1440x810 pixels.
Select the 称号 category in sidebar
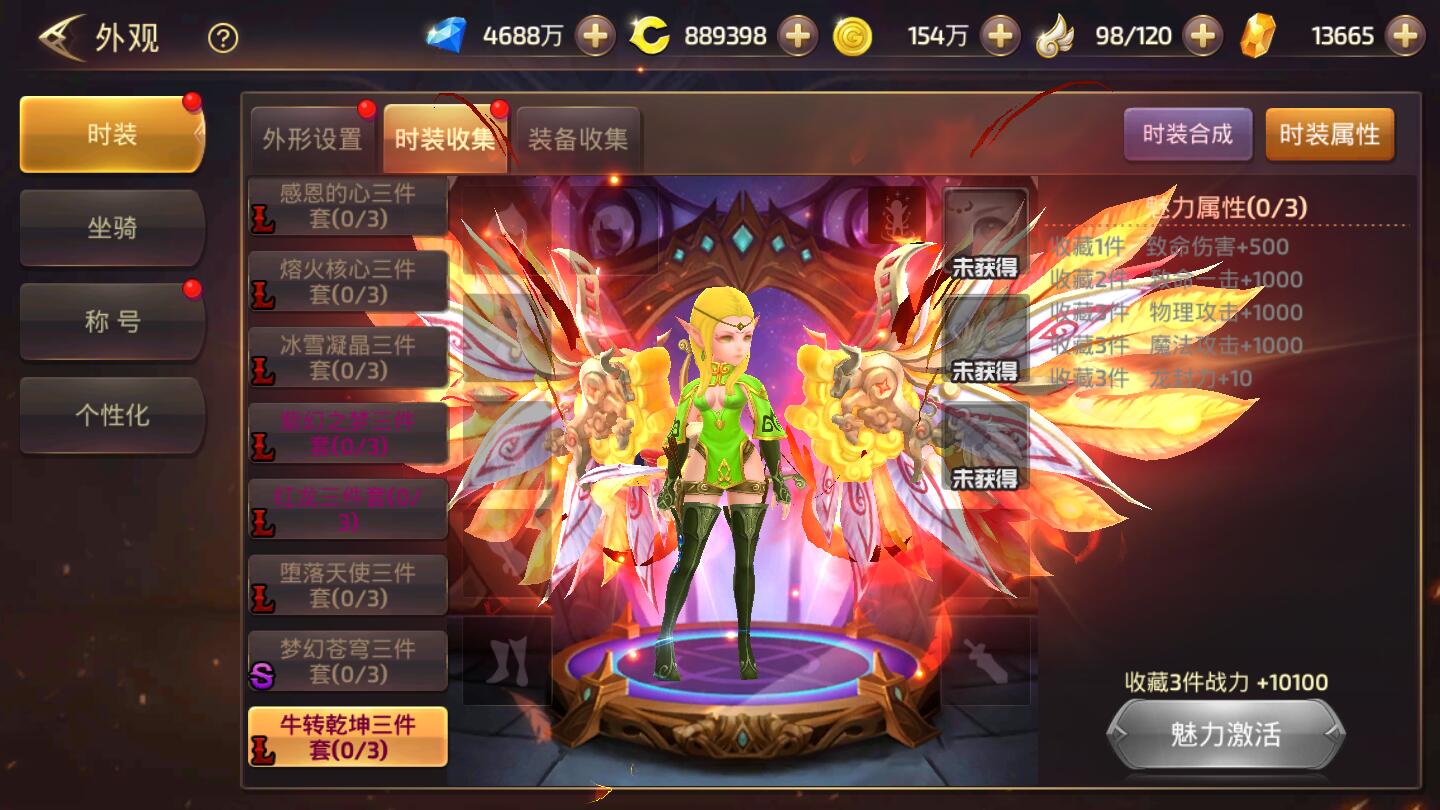click(111, 322)
